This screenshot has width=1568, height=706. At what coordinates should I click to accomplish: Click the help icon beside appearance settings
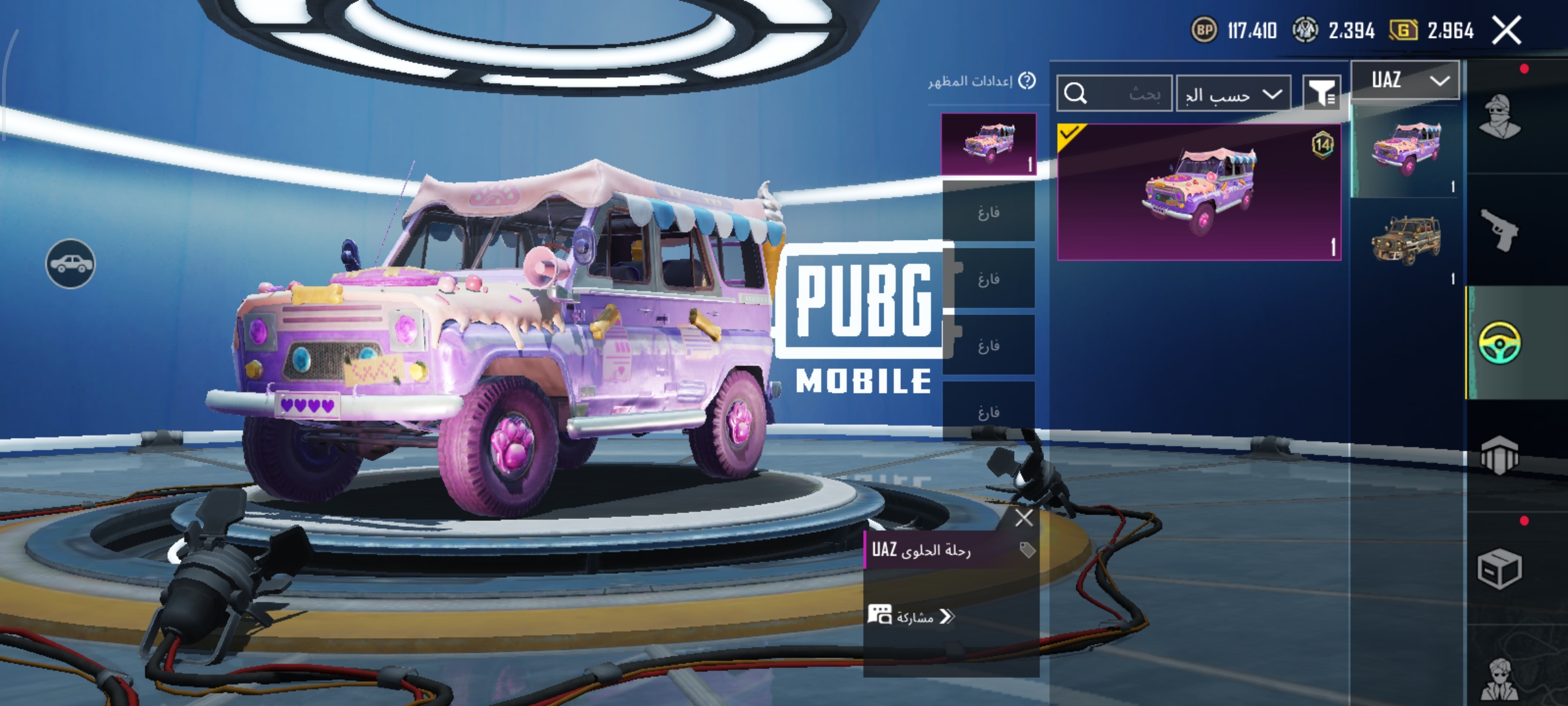1027,80
